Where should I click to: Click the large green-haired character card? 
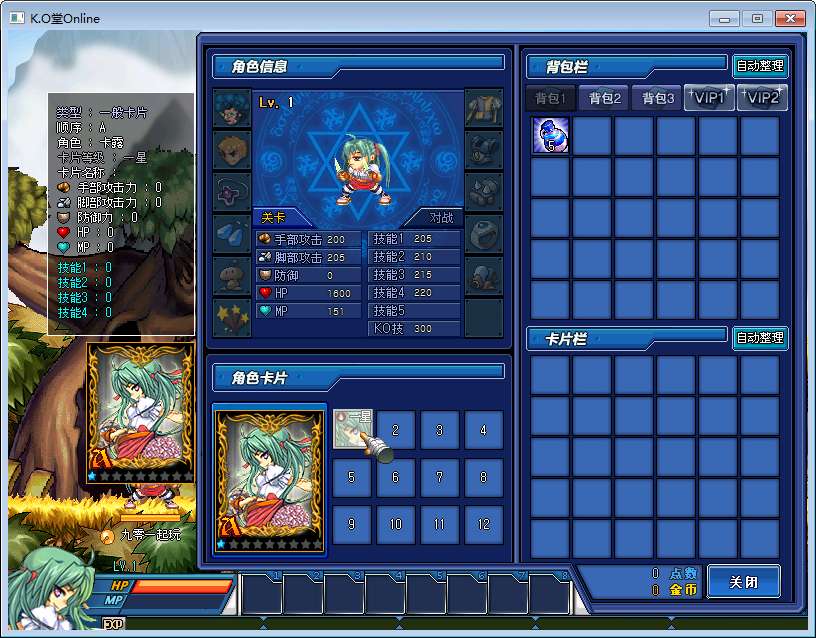[270, 478]
